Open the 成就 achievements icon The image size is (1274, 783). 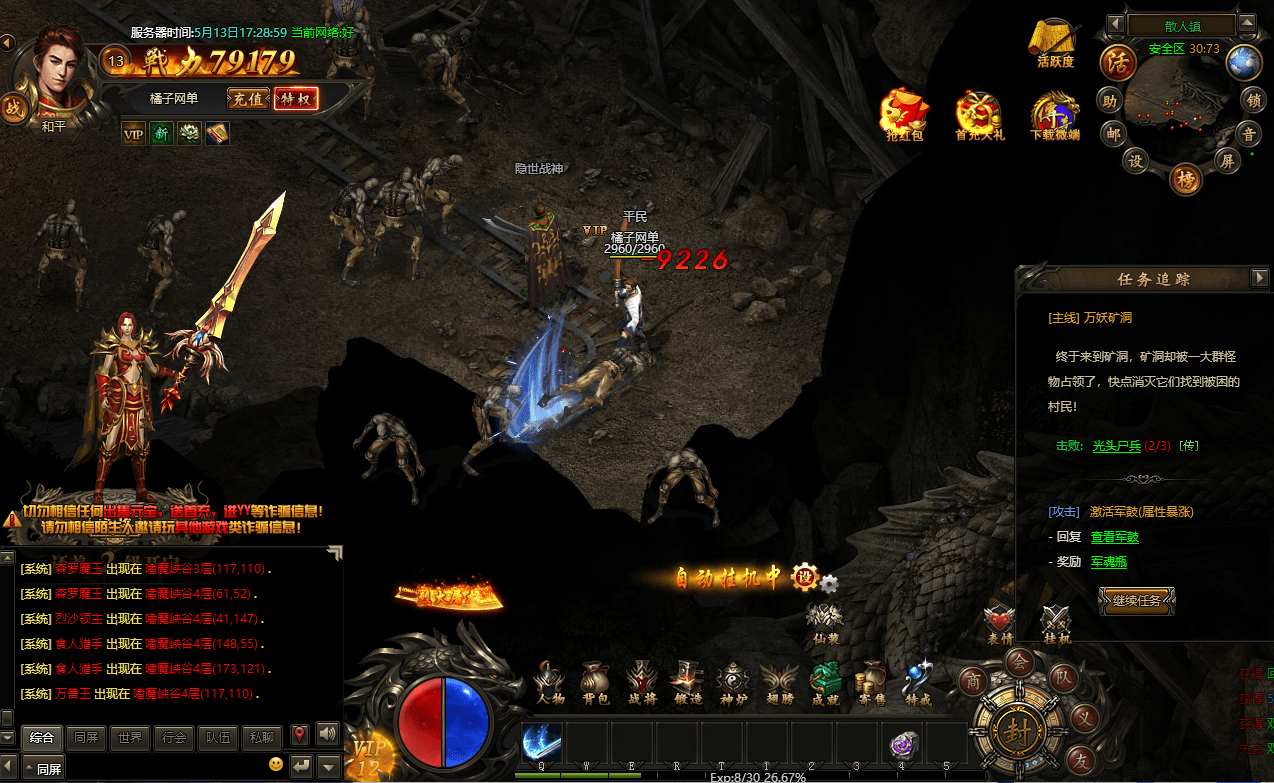click(825, 683)
